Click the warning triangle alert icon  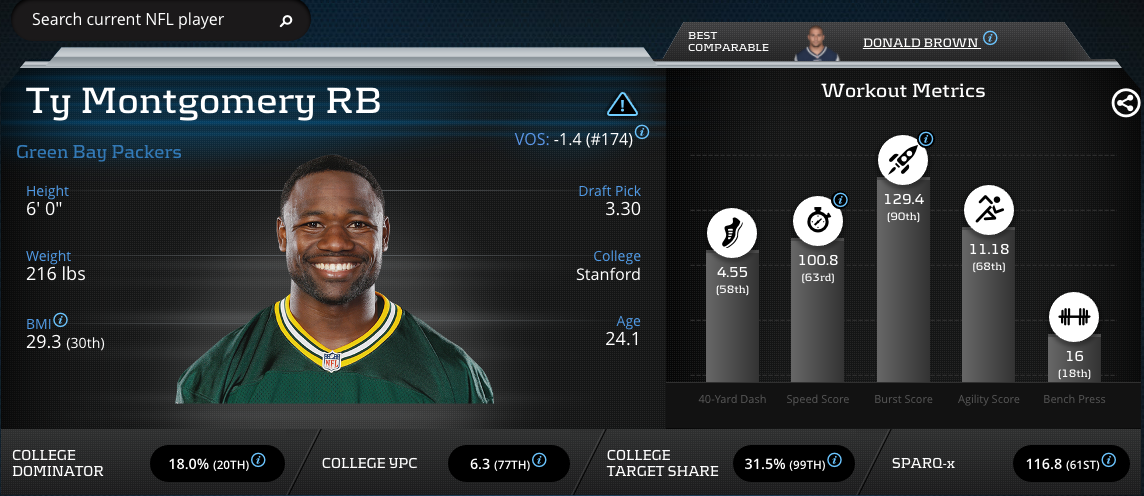click(622, 103)
